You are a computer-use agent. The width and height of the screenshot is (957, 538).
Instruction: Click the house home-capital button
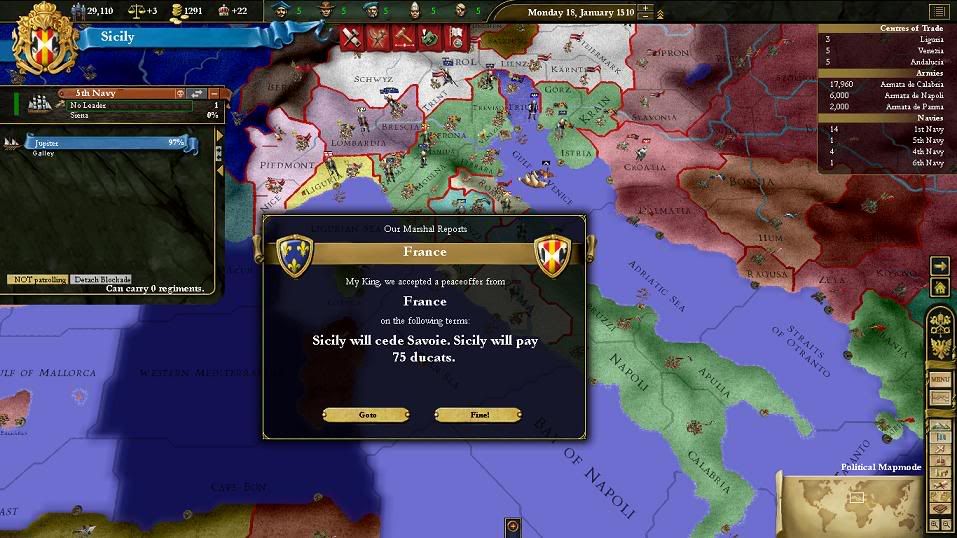pyautogui.click(x=940, y=287)
